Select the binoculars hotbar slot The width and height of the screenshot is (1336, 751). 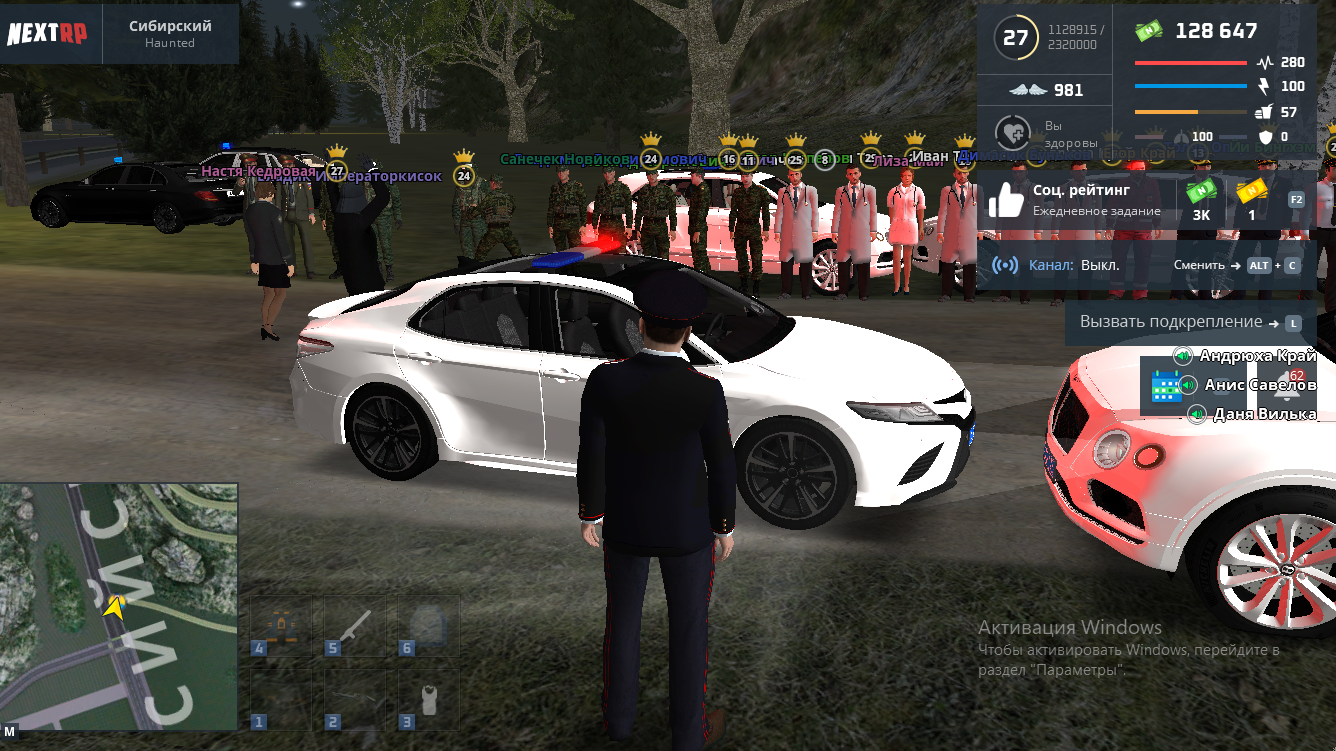pos(281,625)
